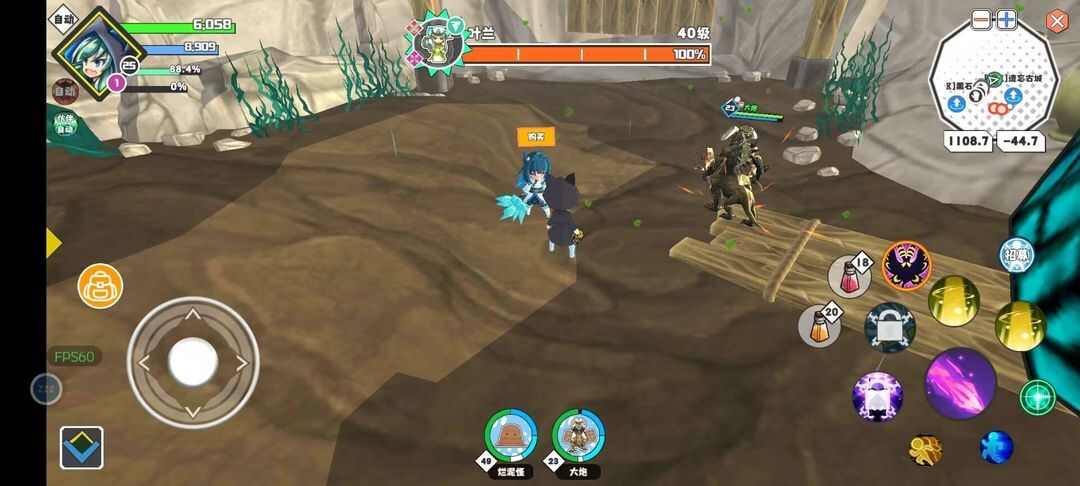Tap the 招募 recruit button
1080x486 pixels.
click(1016, 255)
